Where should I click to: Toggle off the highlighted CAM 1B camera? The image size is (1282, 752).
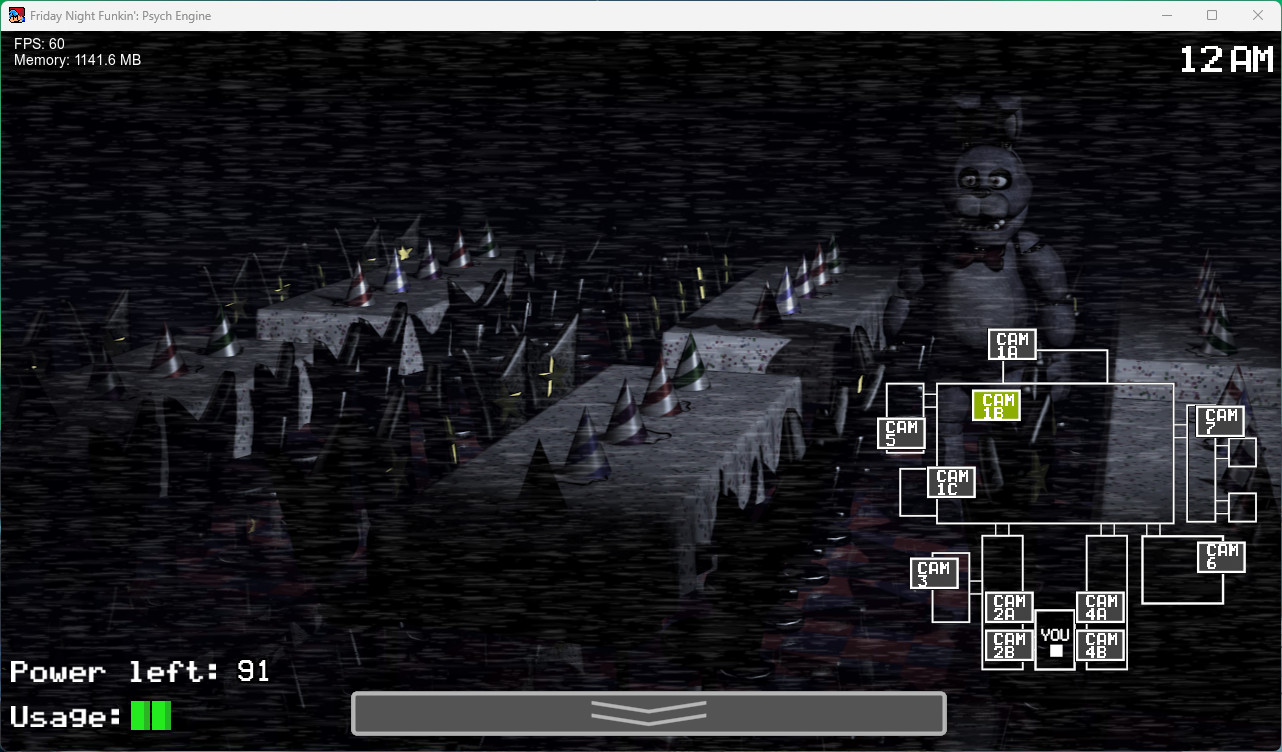[x=996, y=404]
